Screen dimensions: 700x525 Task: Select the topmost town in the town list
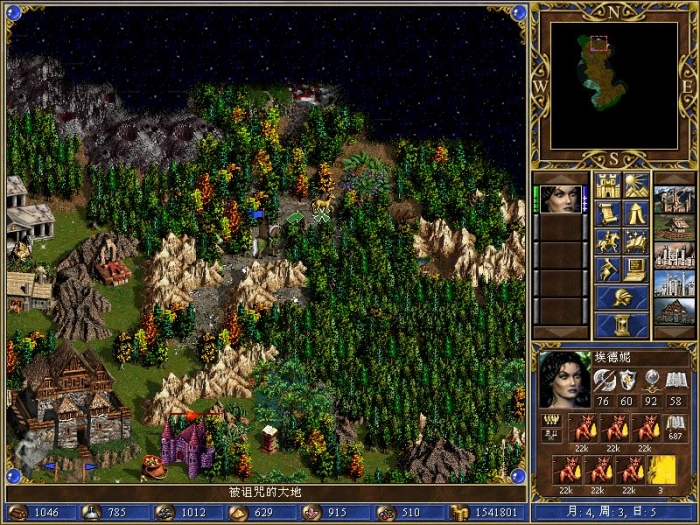pyautogui.click(x=672, y=199)
